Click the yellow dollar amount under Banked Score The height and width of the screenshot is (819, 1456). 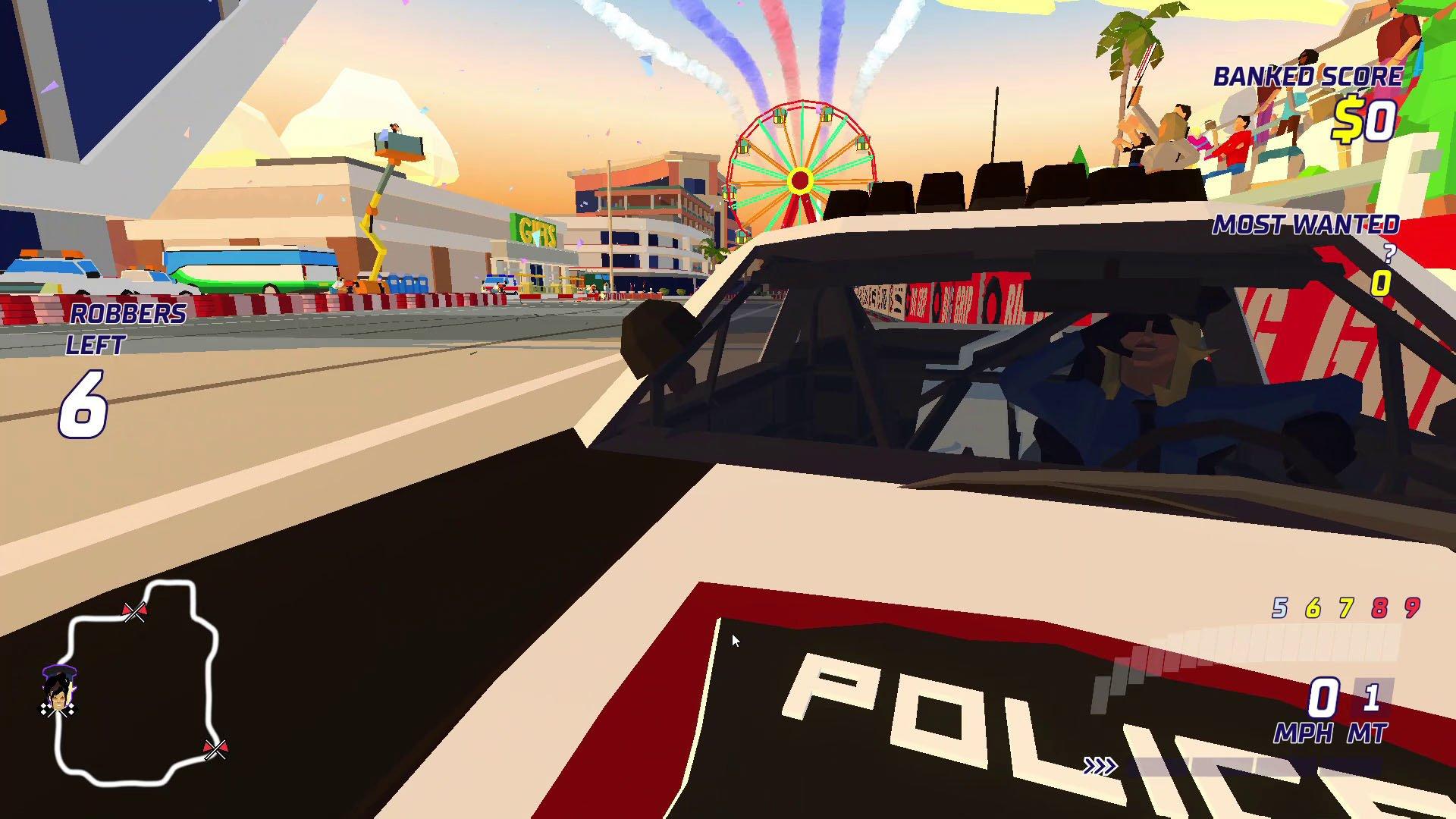pyautogui.click(x=1367, y=118)
